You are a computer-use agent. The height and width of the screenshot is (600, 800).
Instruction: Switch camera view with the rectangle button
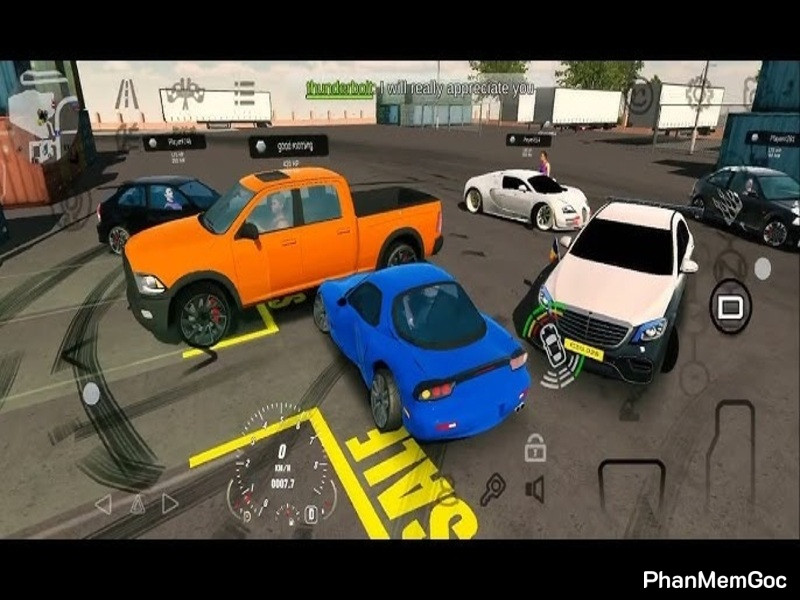tap(731, 305)
